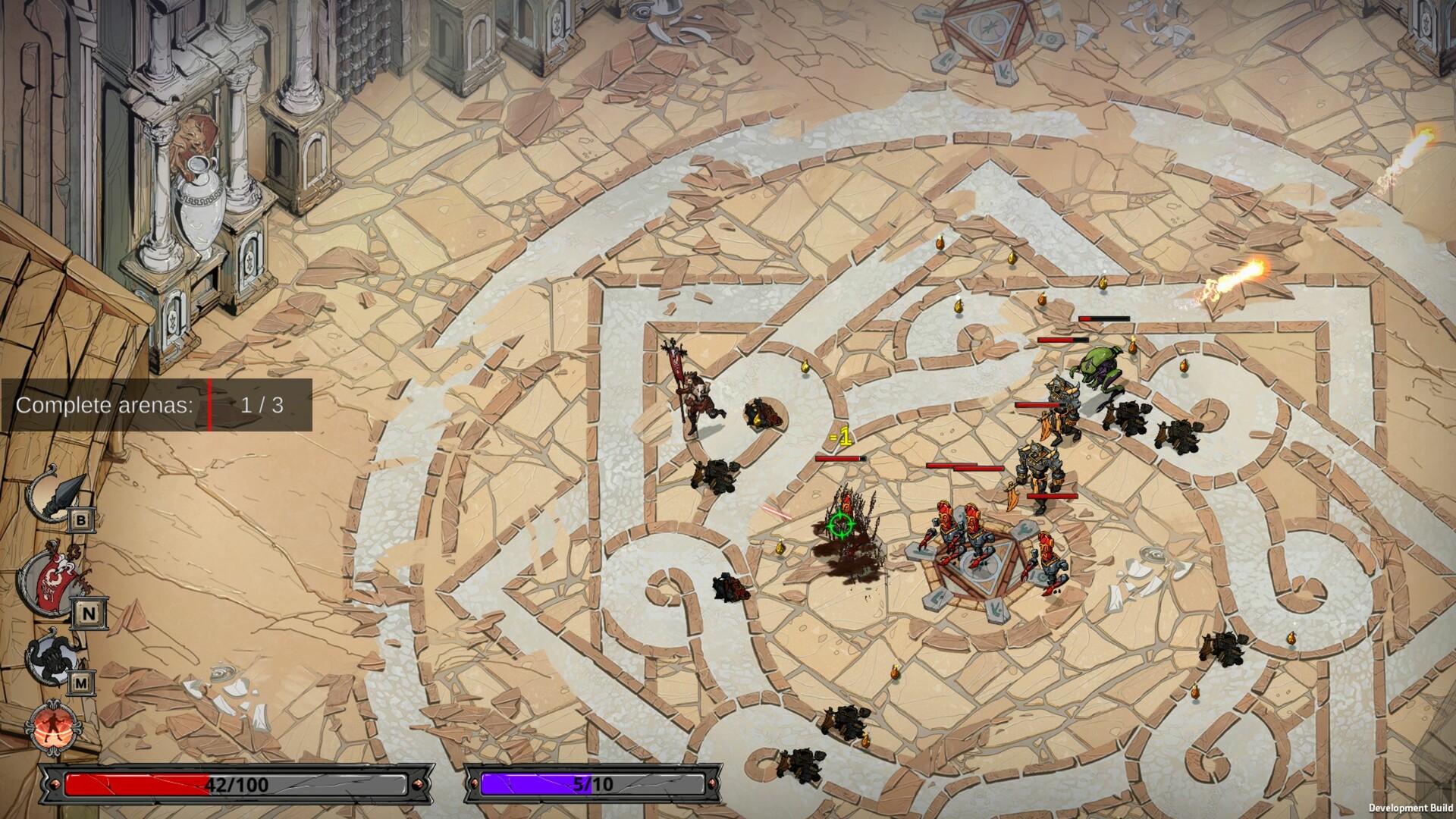
Task: Click the Complete arenas objective tracker
Action: pos(156,405)
